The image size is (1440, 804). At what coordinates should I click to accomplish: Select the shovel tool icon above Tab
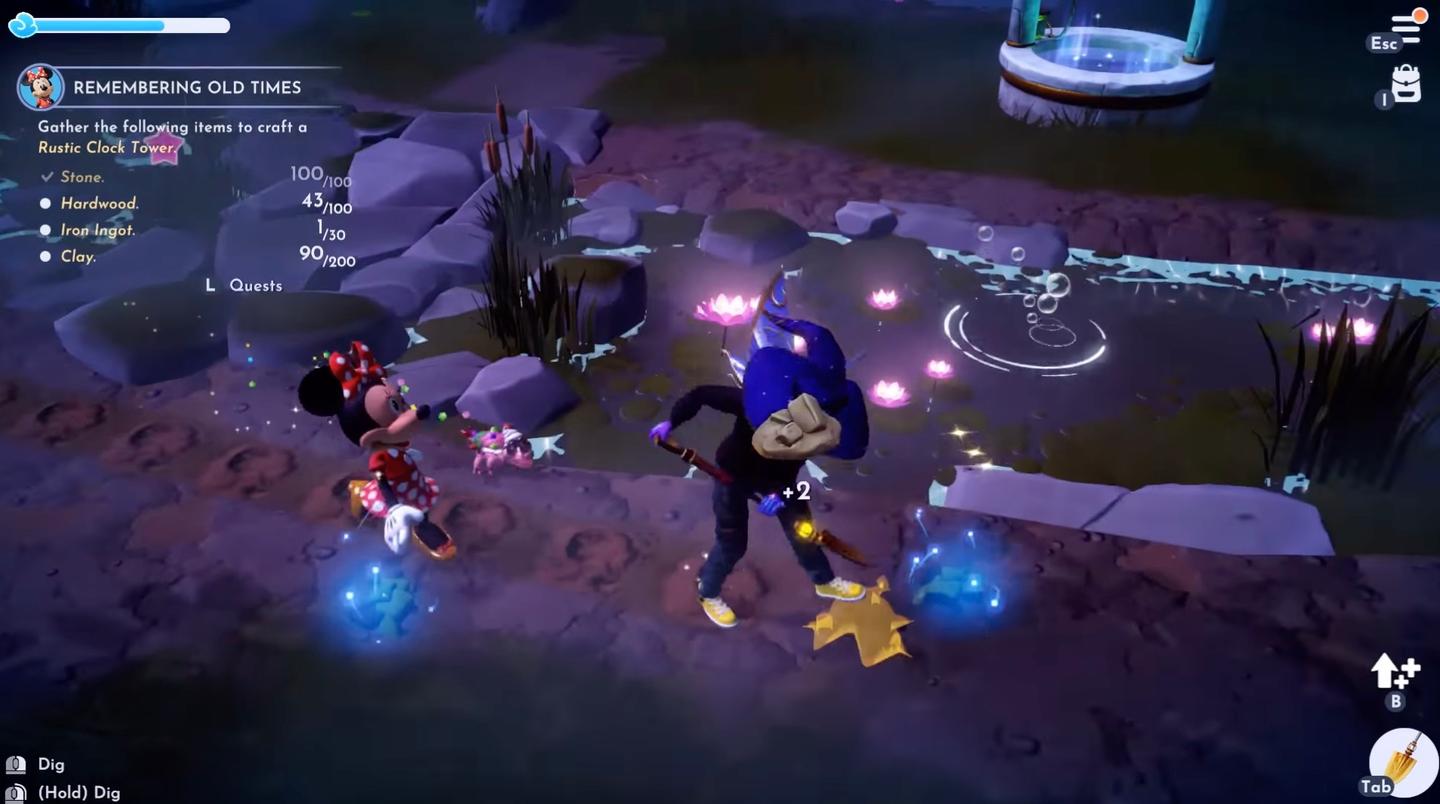click(1400, 760)
